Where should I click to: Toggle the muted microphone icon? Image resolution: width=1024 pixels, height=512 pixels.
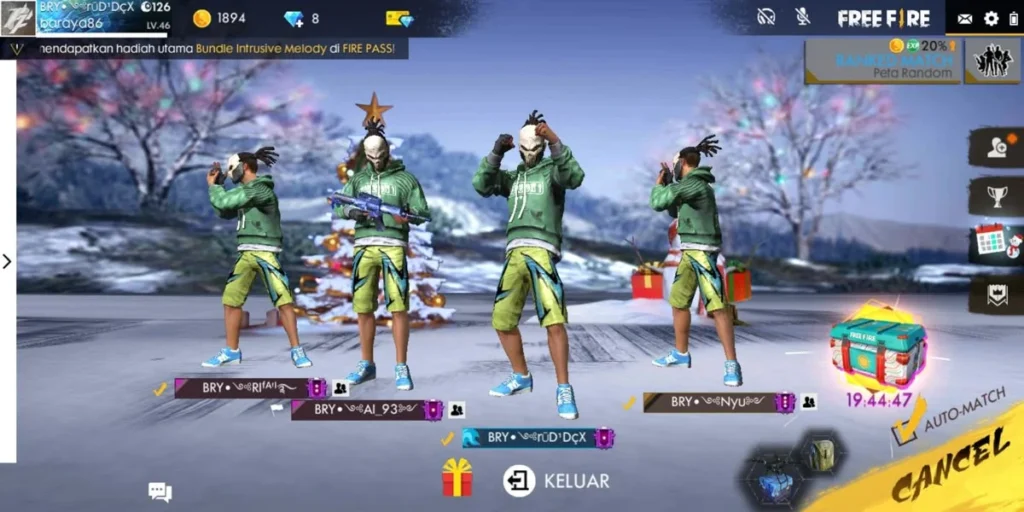point(802,17)
